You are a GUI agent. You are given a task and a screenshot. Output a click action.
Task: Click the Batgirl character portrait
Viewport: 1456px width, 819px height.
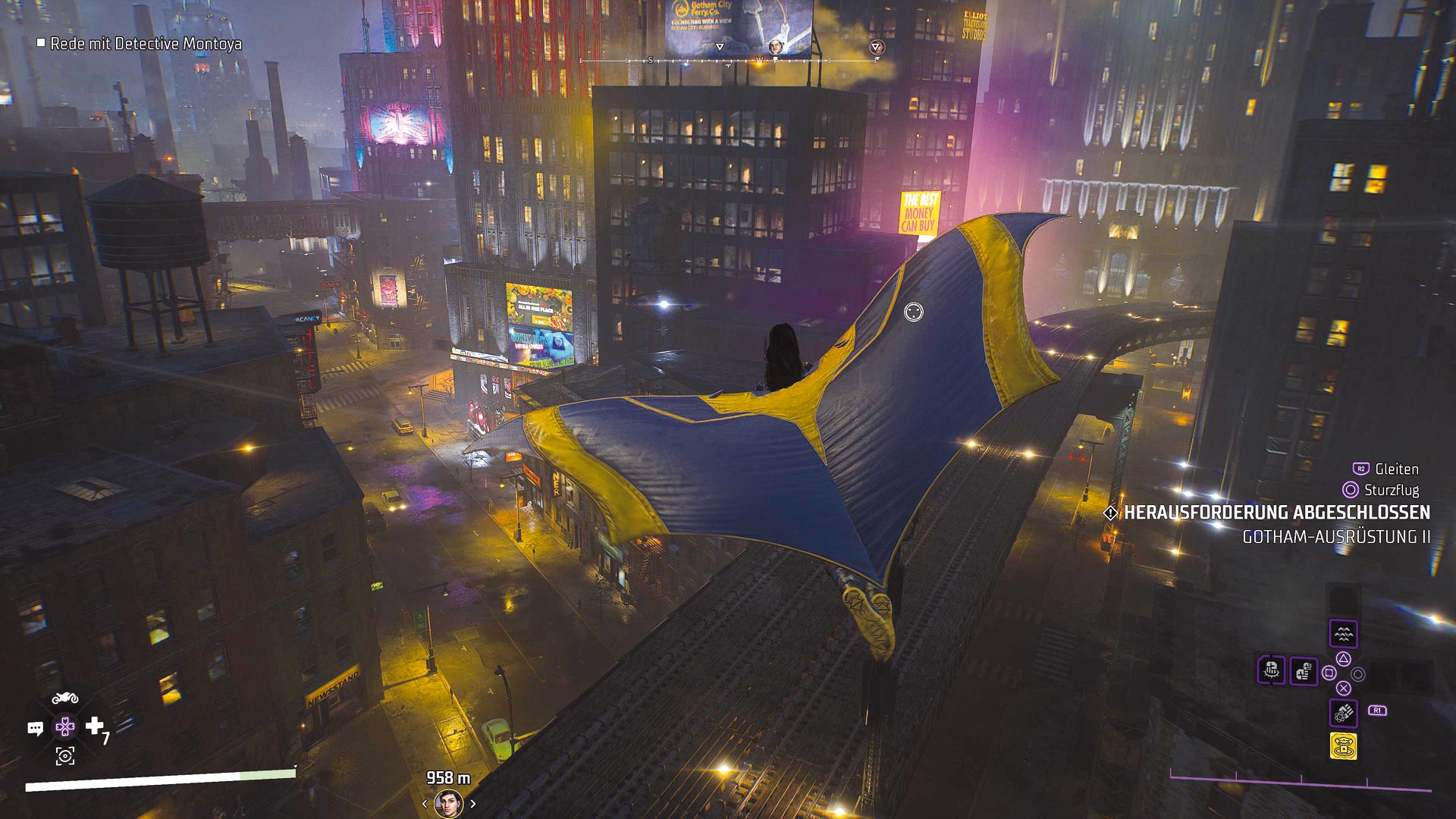point(449,804)
